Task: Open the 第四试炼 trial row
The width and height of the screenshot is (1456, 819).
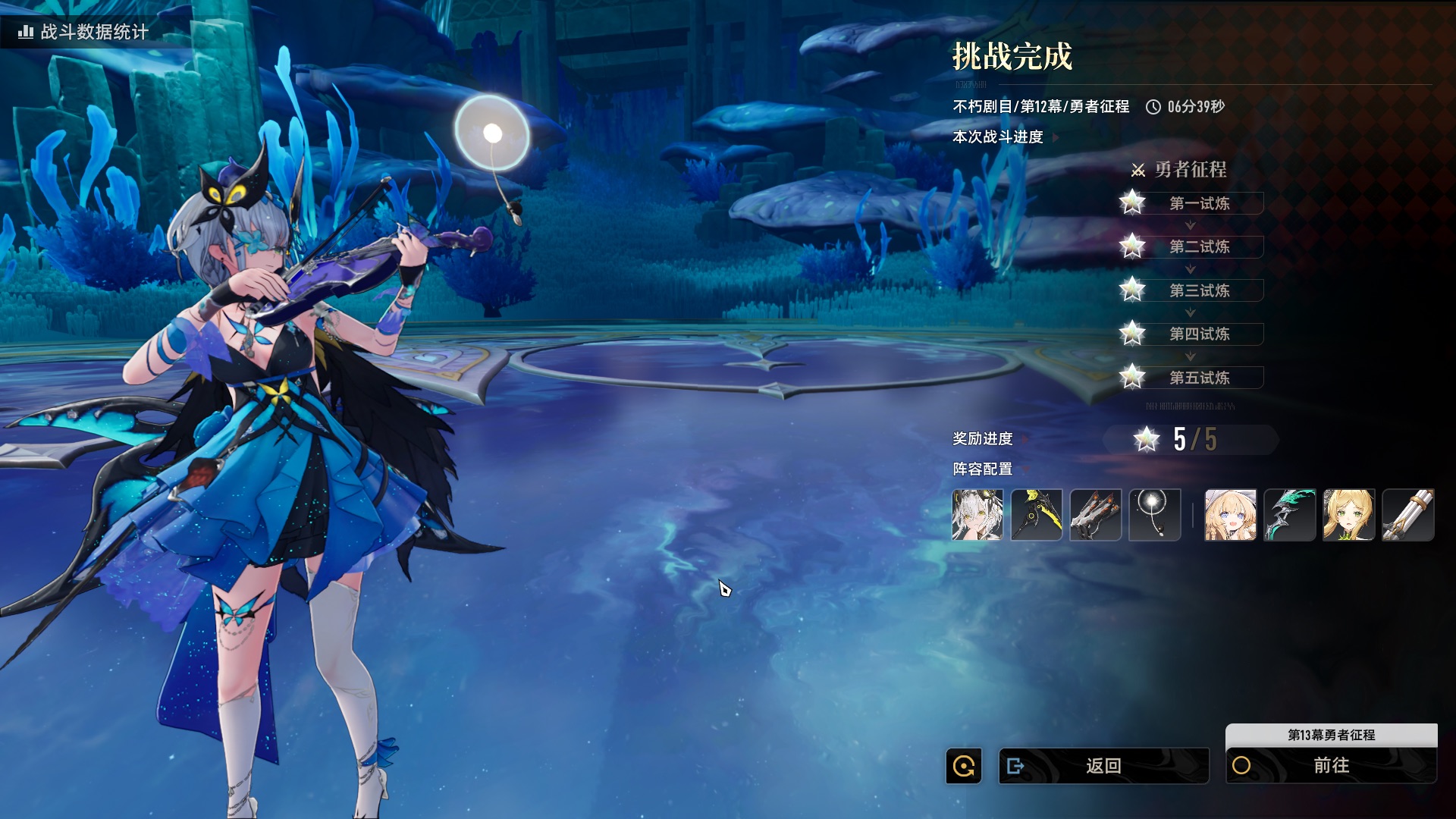Action: (1198, 334)
